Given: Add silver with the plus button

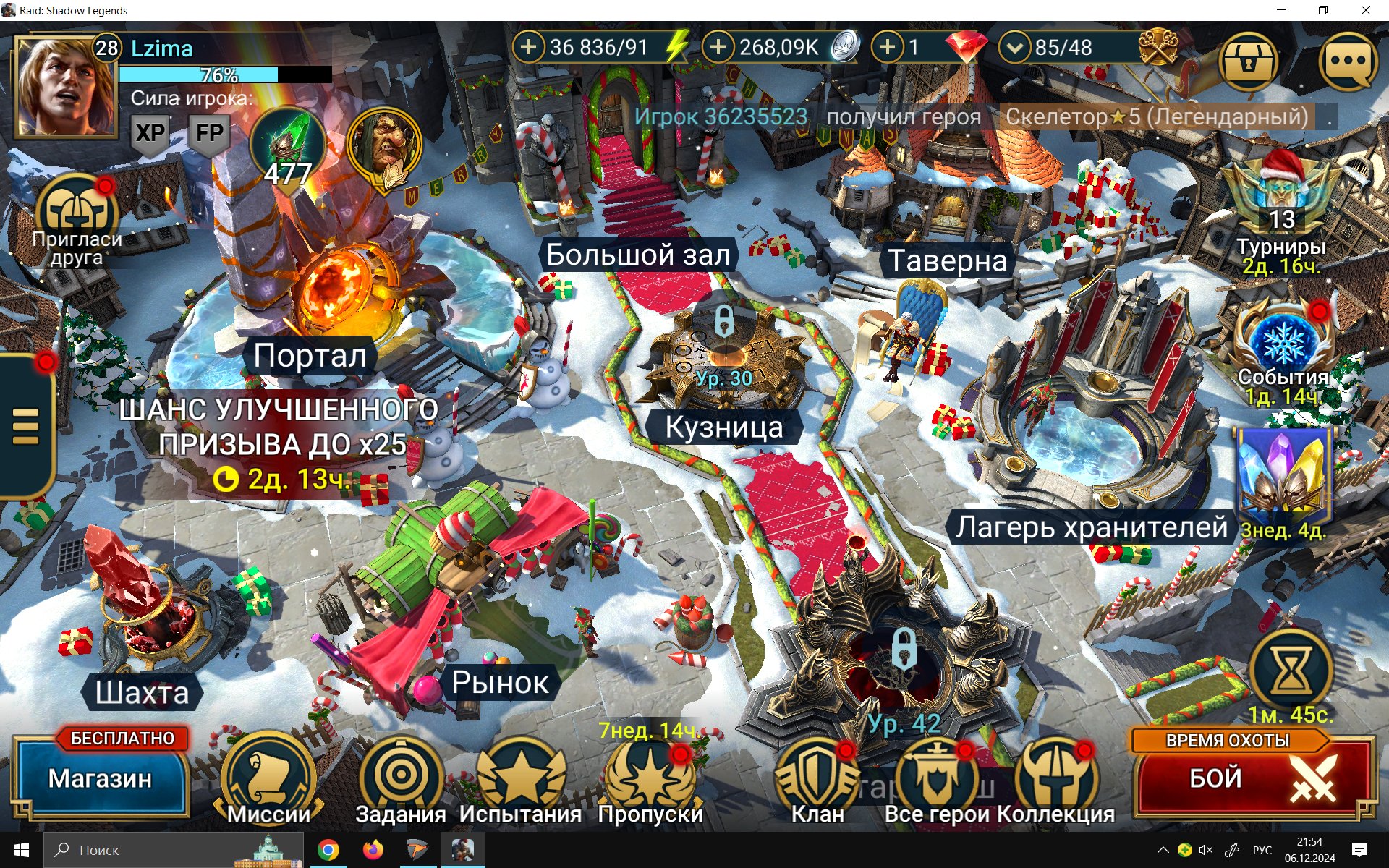Looking at the screenshot, I should [718, 48].
